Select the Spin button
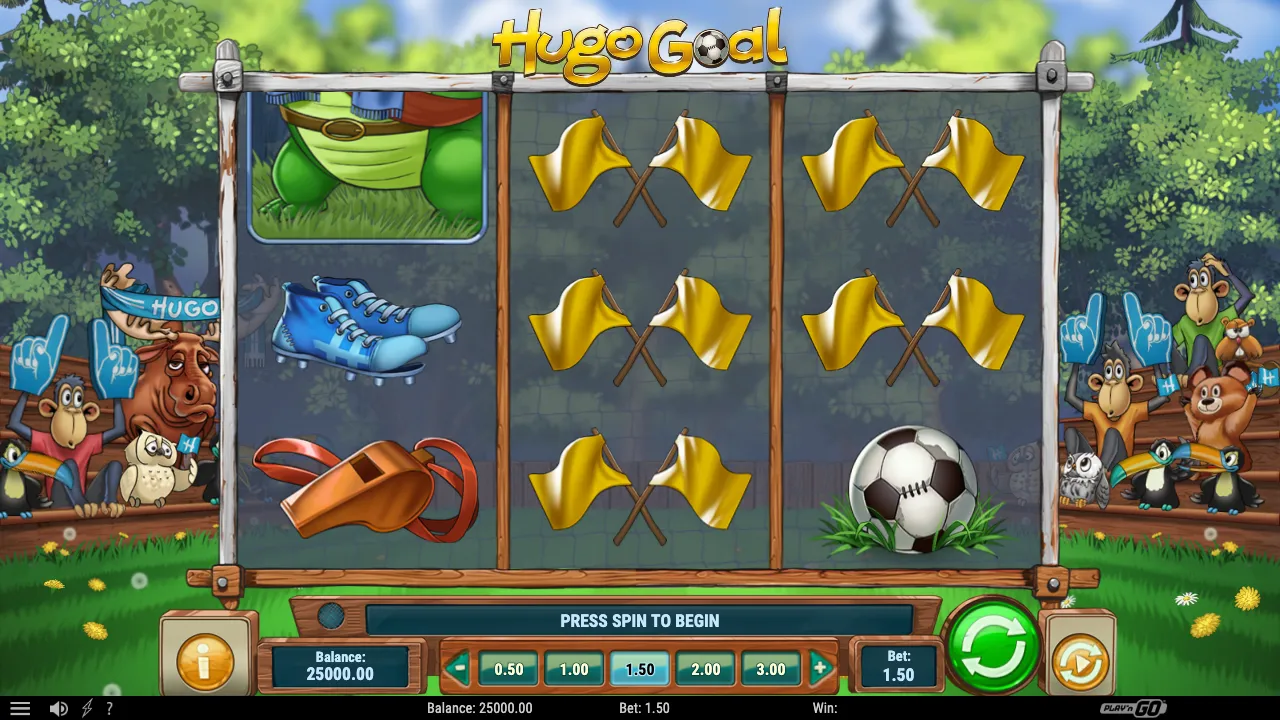The image size is (1280, 720). point(993,646)
